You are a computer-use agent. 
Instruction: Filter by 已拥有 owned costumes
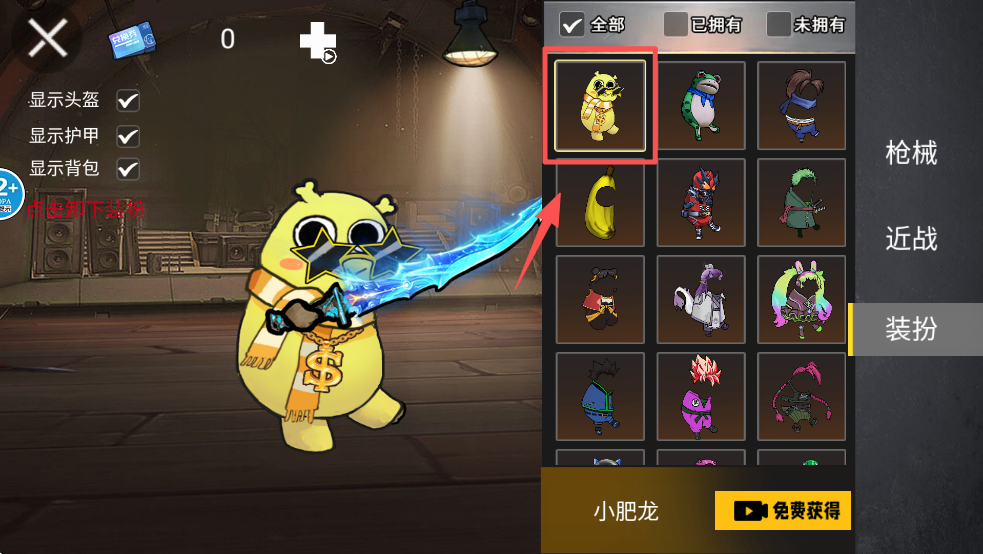676,23
